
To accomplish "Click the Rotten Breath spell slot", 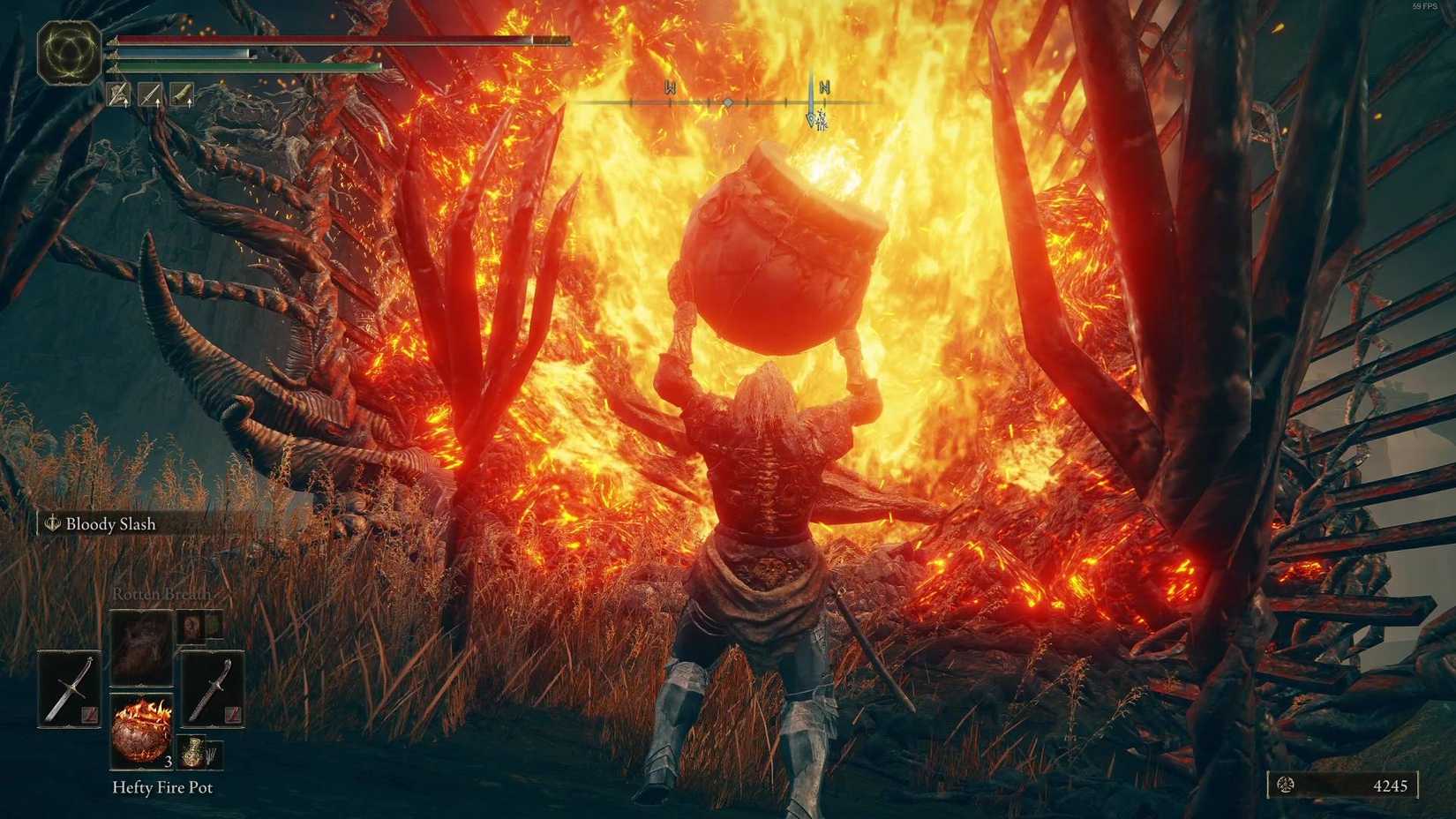I will click(x=140, y=645).
